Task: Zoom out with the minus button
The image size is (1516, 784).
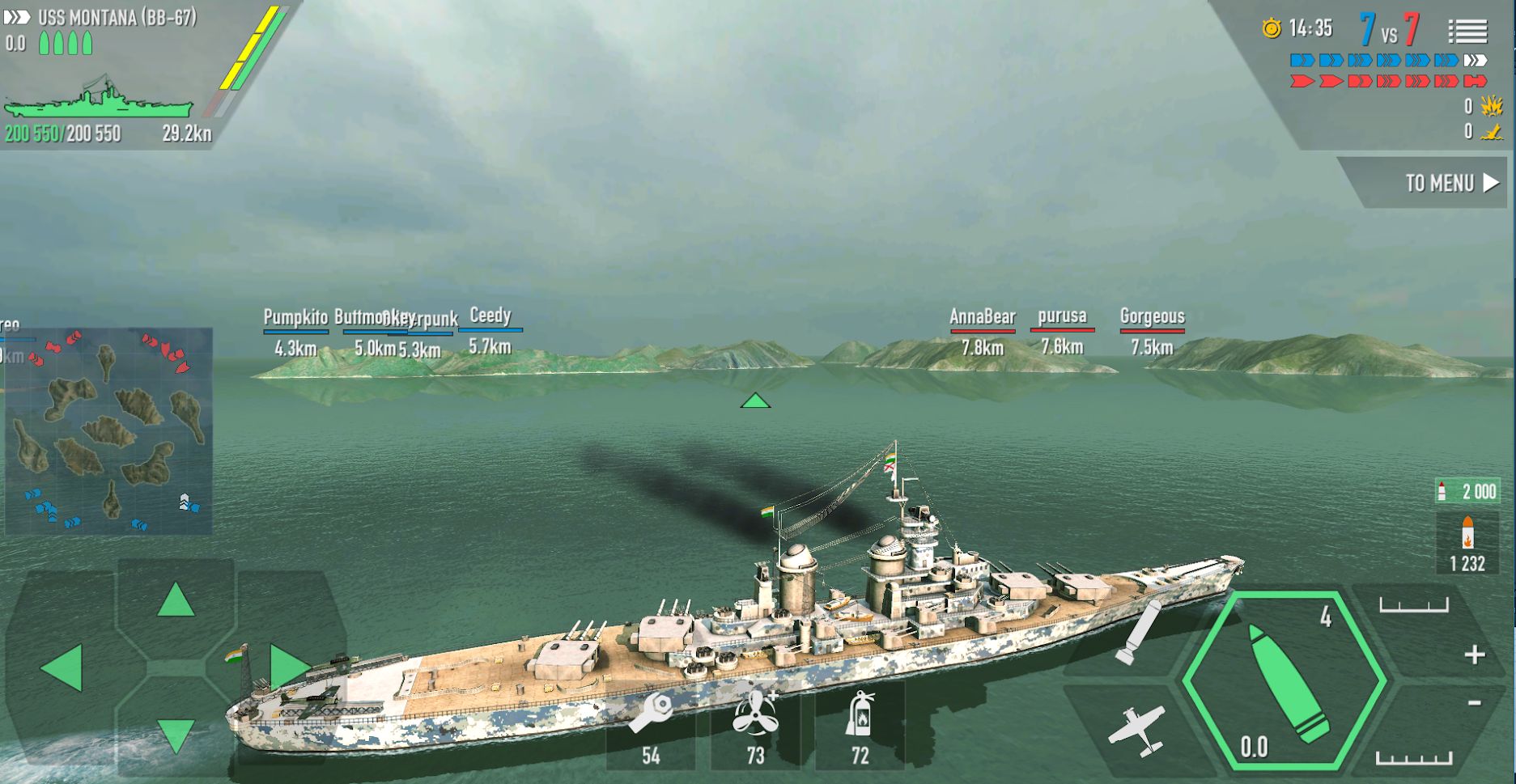Action: (1474, 703)
